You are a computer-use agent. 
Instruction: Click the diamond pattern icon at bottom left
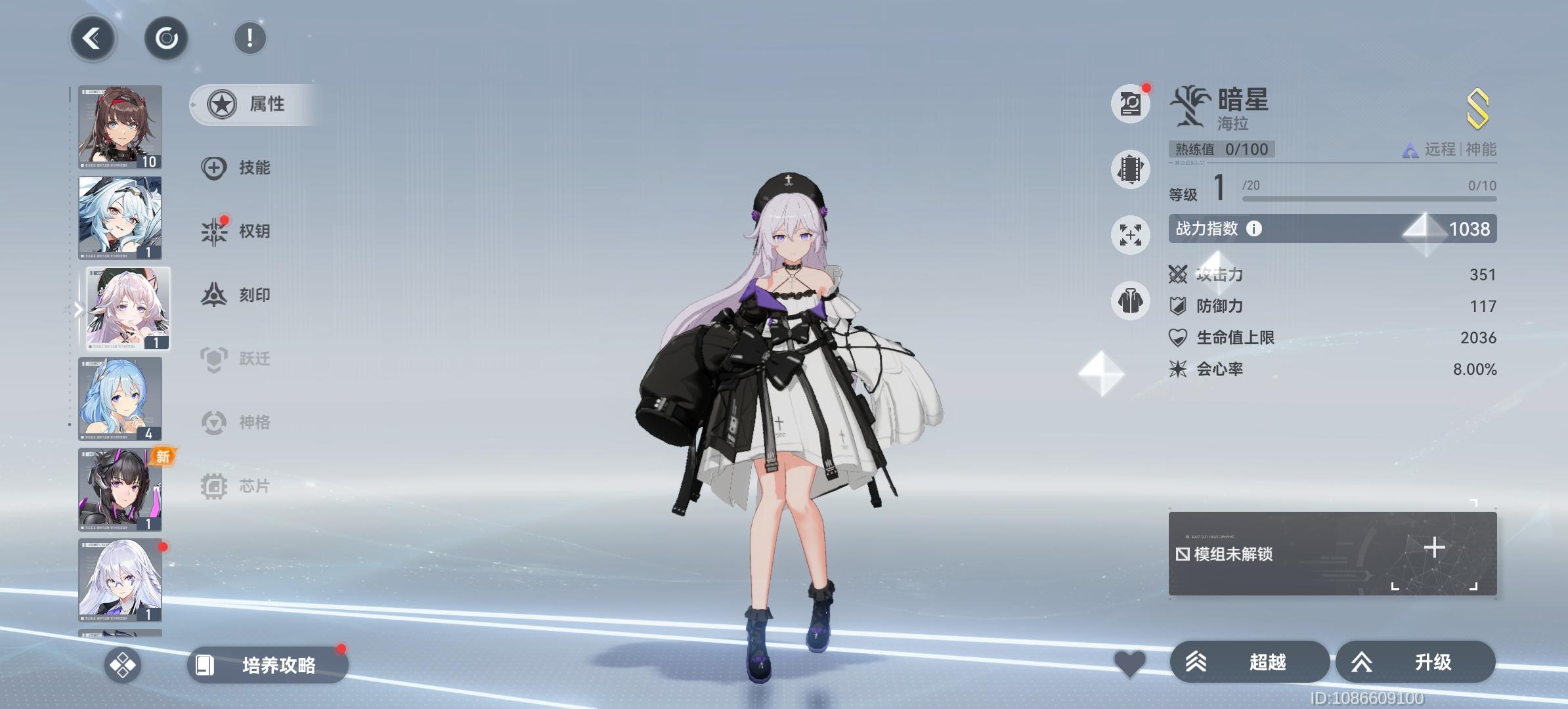coord(123,666)
